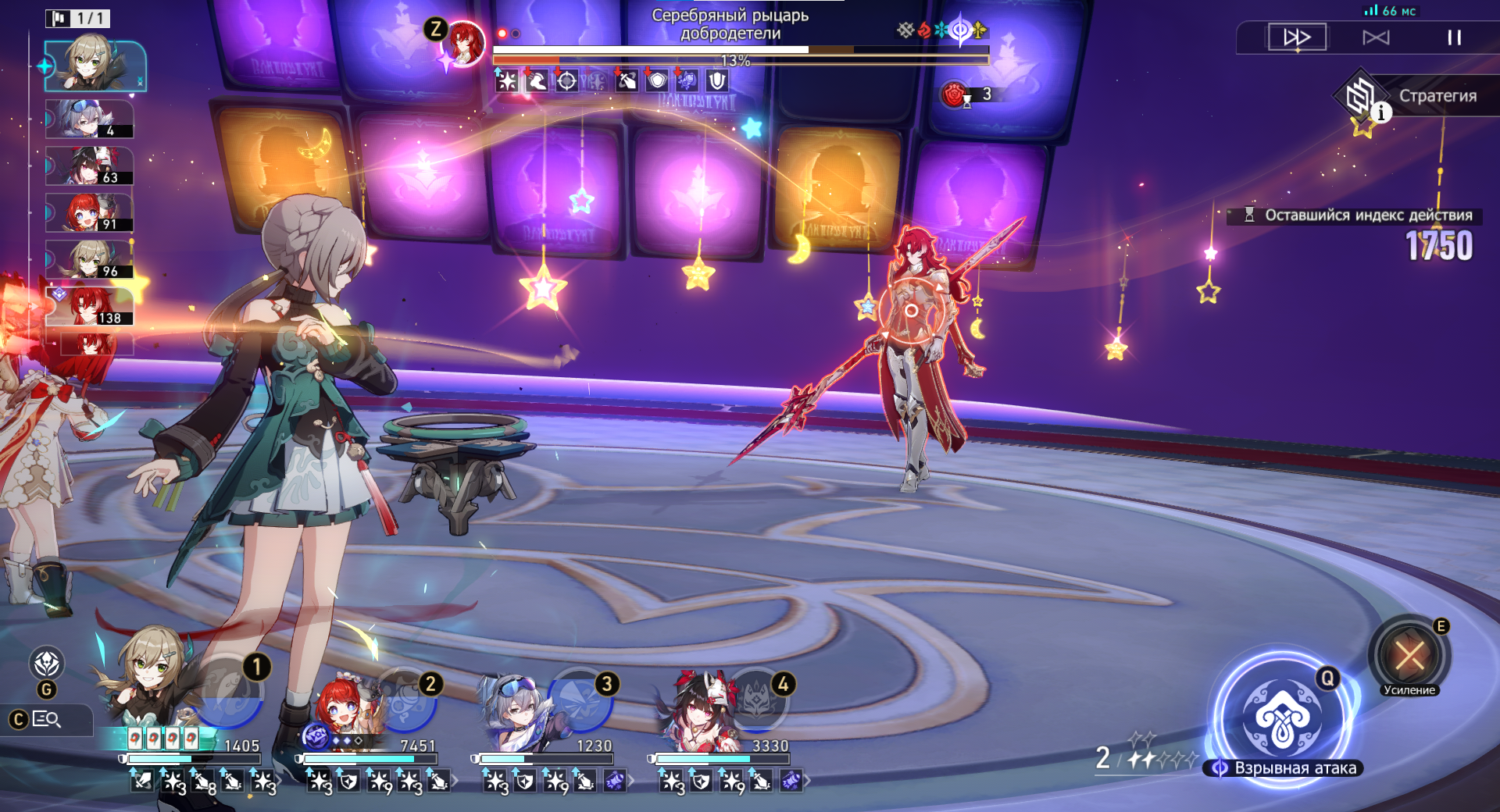Toggle the auto-battle button
Viewport: 1500px width, 812px height.
(x=1376, y=37)
